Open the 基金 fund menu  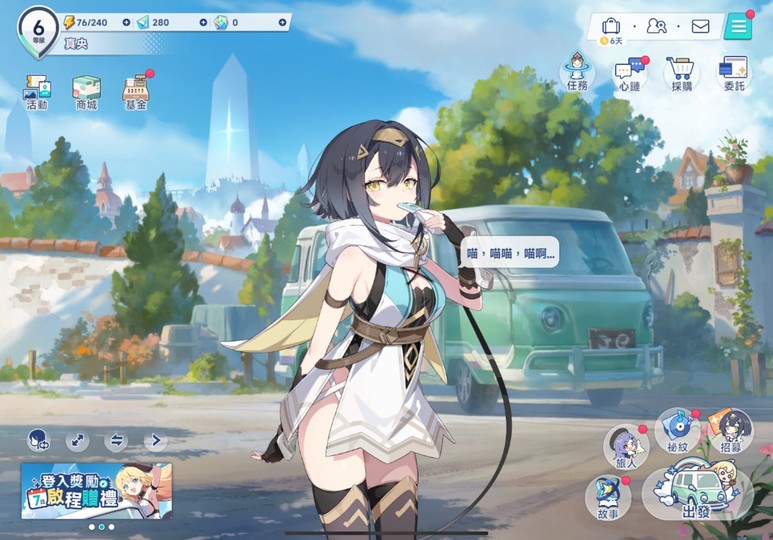136,90
